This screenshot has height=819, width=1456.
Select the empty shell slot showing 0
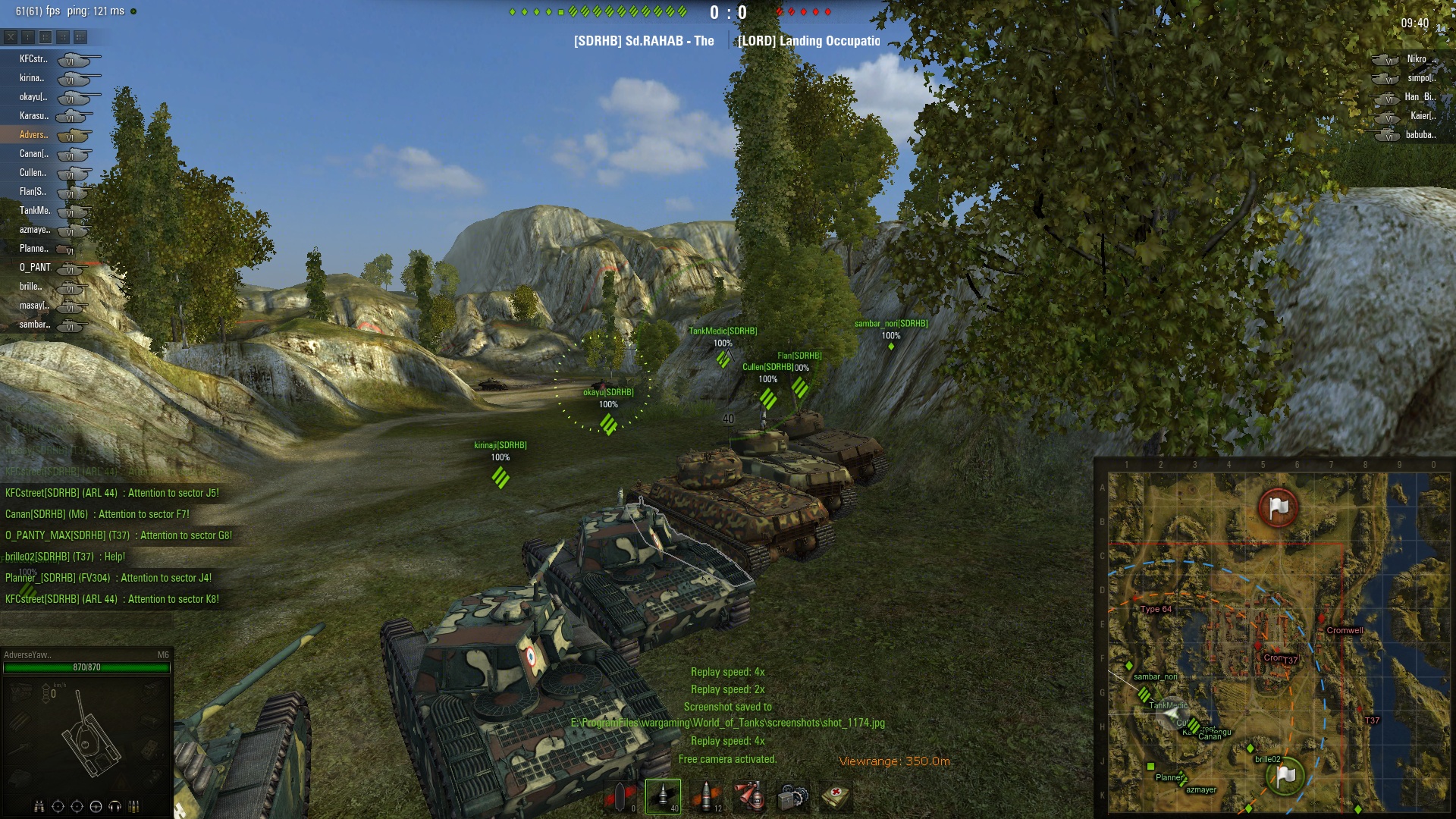click(620, 796)
